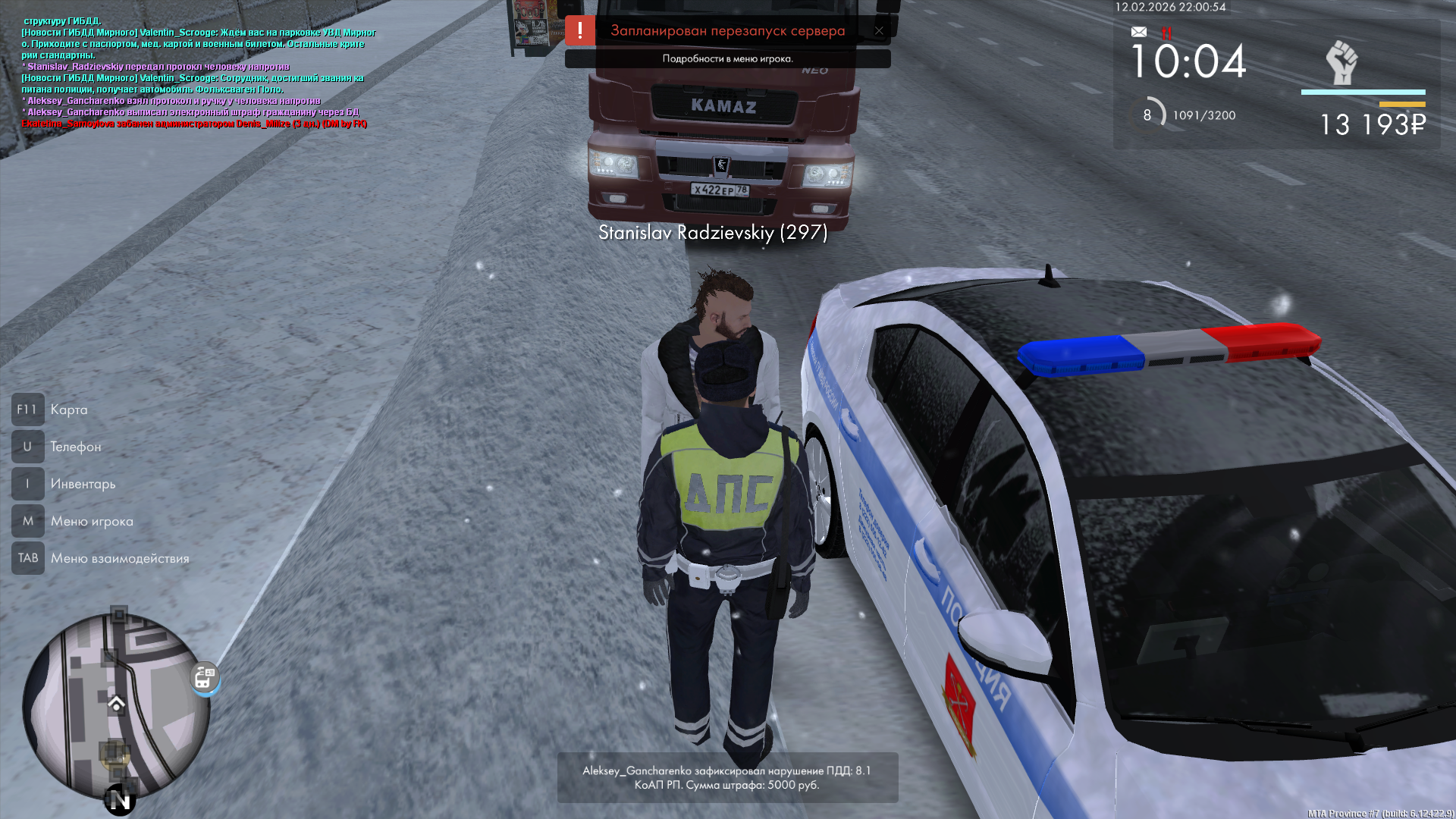Select the bus stop marker on minimap
This screenshot has width=1456, height=819.
tap(204, 676)
